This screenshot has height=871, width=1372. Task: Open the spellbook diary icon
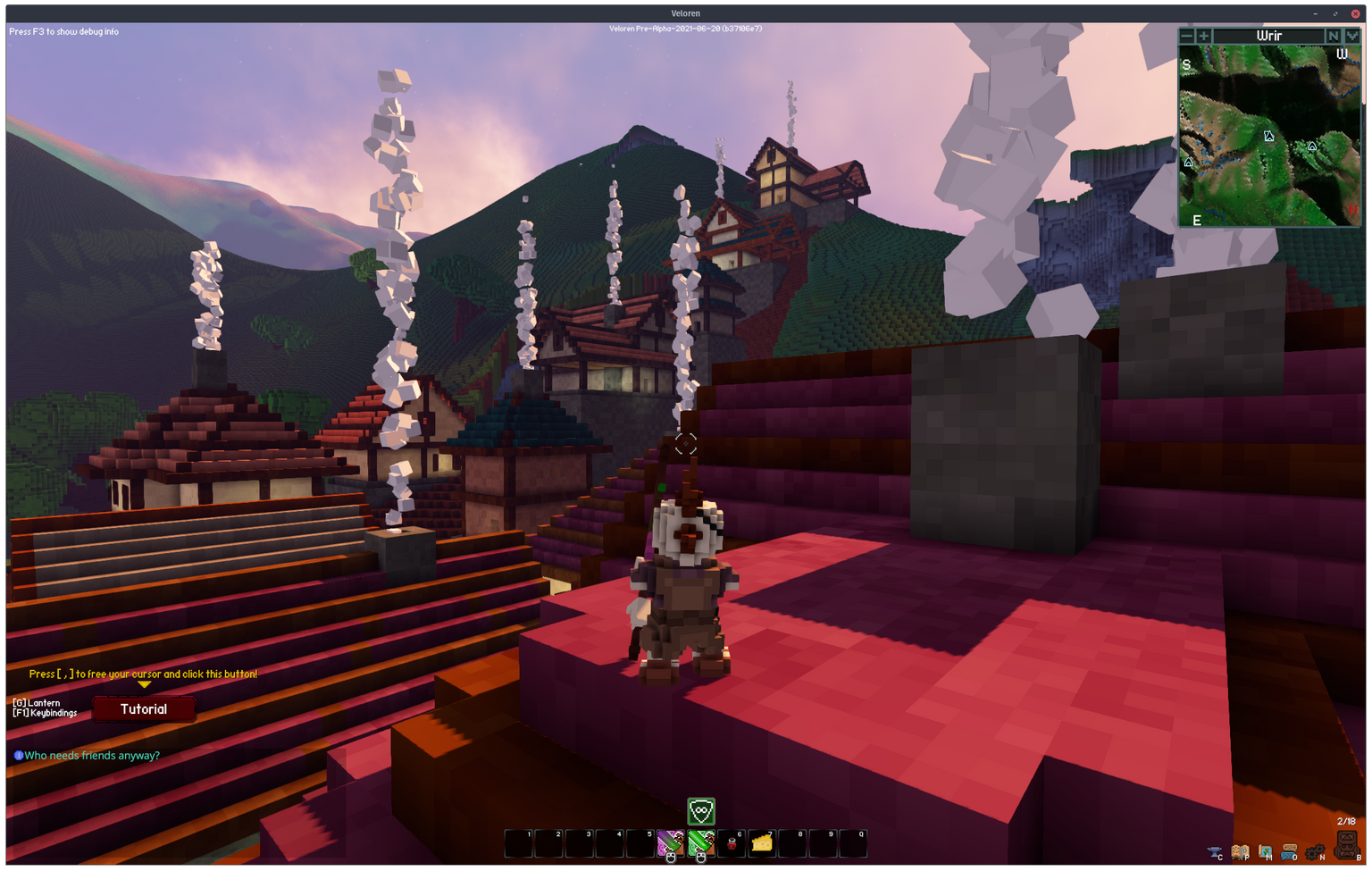pyautogui.click(x=1240, y=852)
